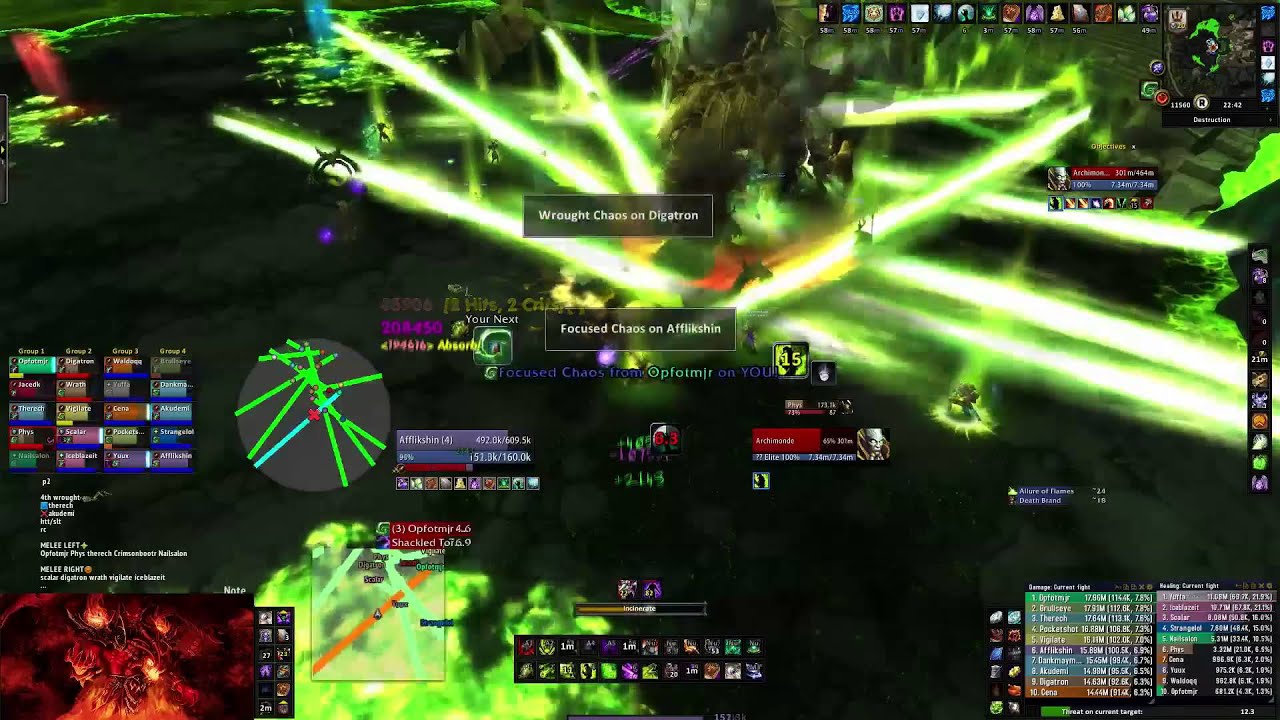Screen dimensions: 1280x720
Task: Click the purple swirl button beside the minimap
Action: [x=1156, y=66]
